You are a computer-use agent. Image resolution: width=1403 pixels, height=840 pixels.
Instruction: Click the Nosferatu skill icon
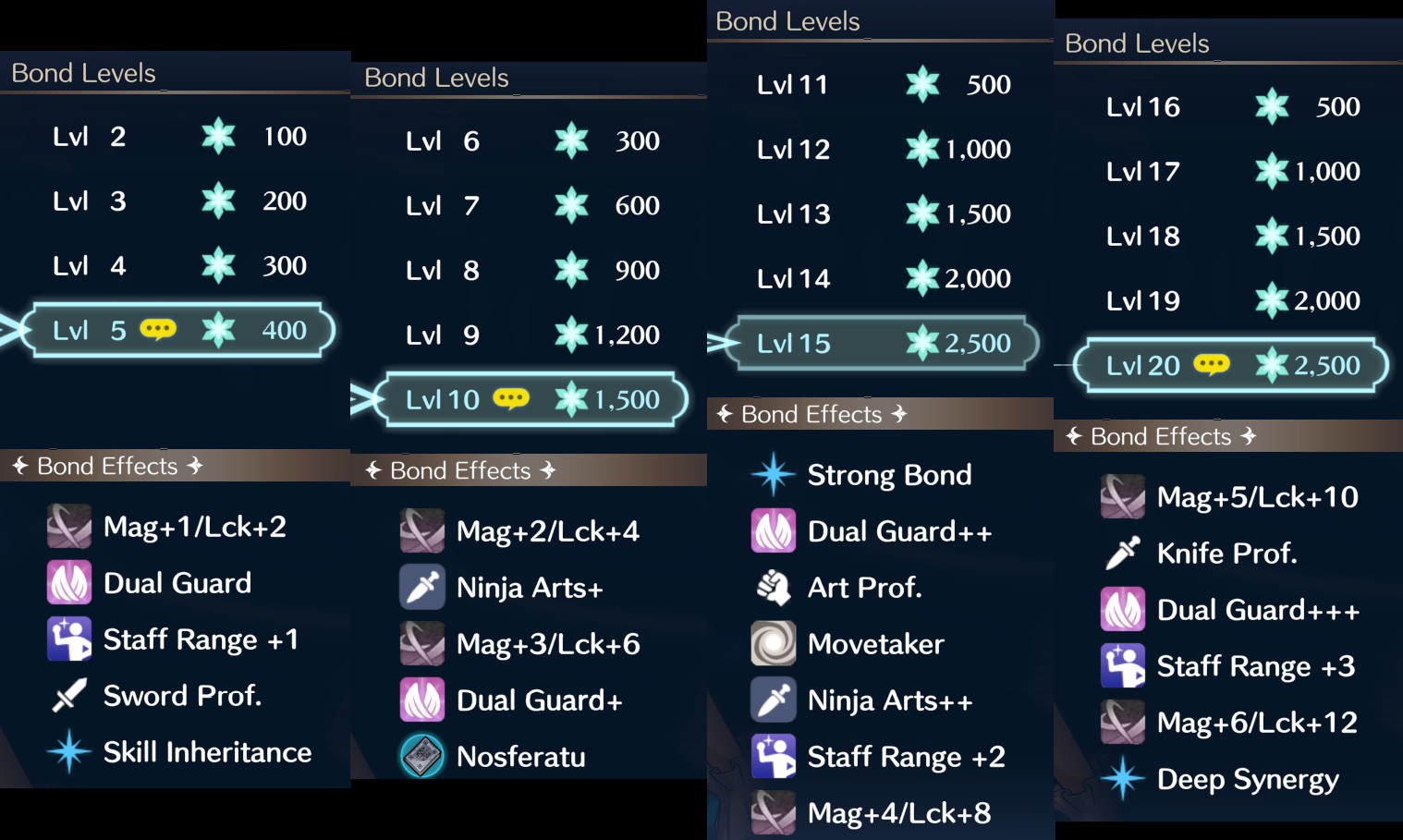click(421, 756)
